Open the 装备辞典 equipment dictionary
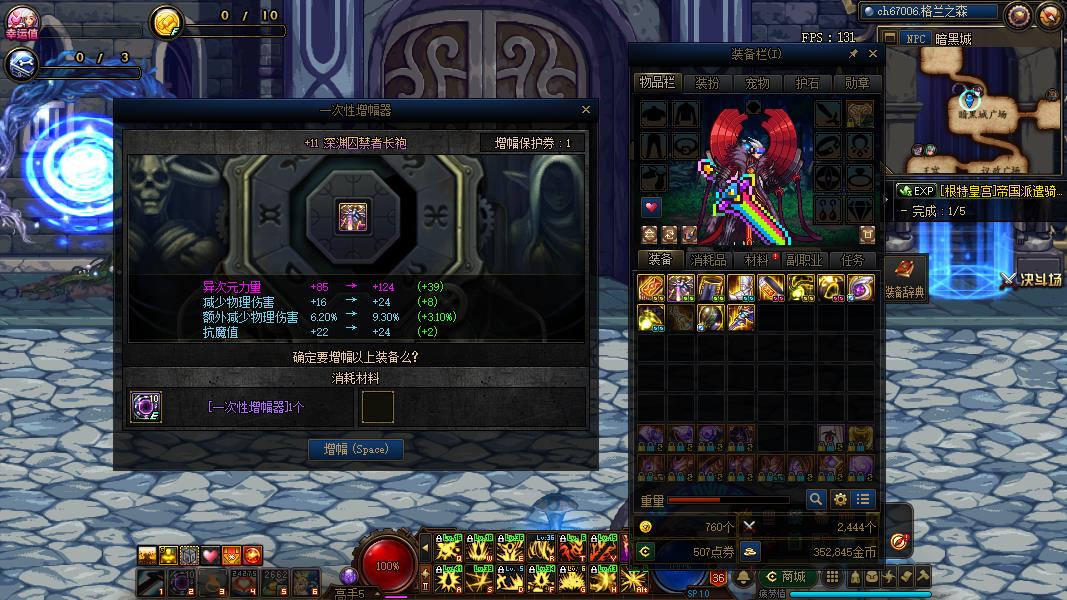The image size is (1067, 600). (x=905, y=279)
